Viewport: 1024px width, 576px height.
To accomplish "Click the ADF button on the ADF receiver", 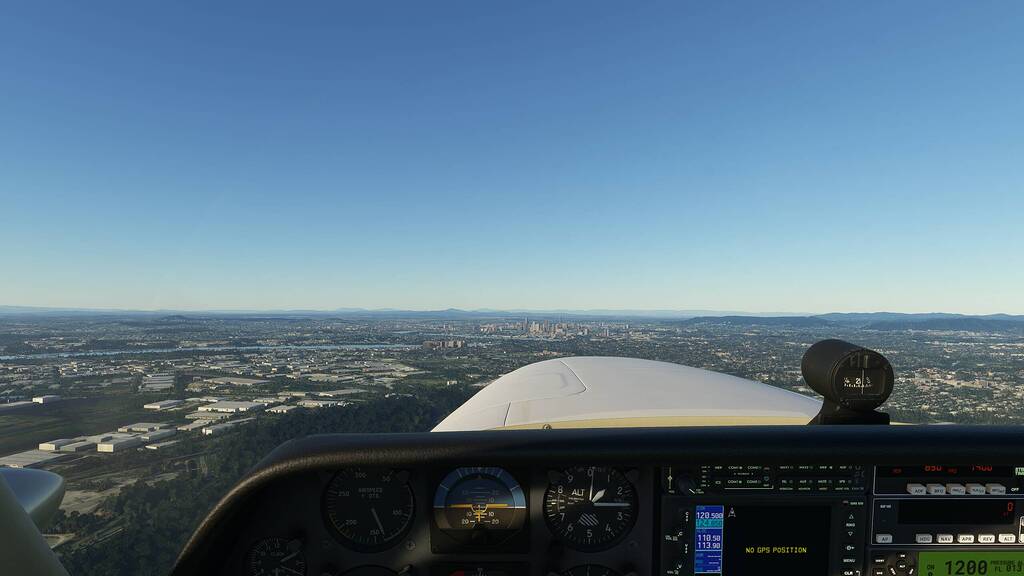I will click(915, 489).
